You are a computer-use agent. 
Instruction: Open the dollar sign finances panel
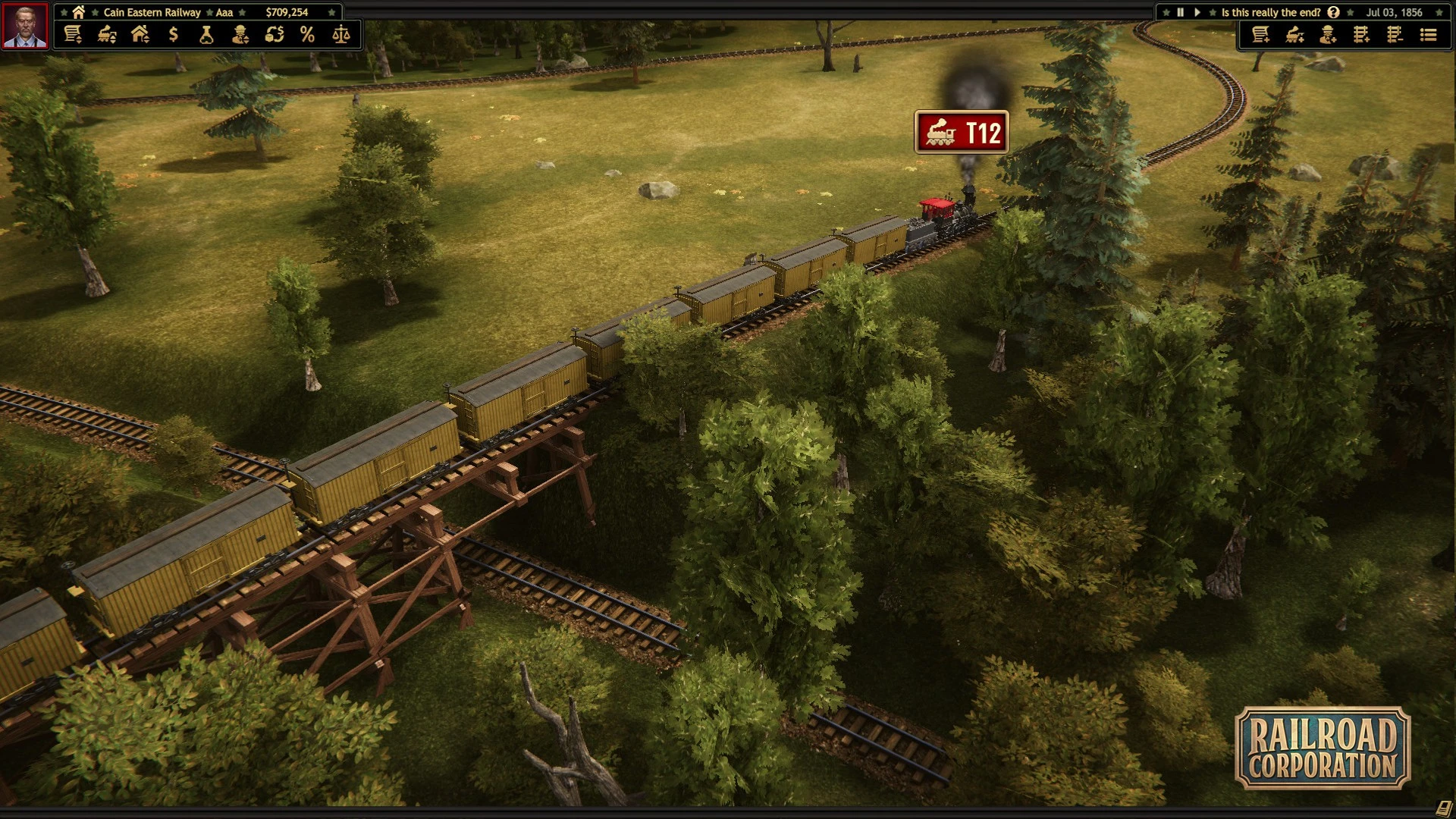(x=174, y=35)
